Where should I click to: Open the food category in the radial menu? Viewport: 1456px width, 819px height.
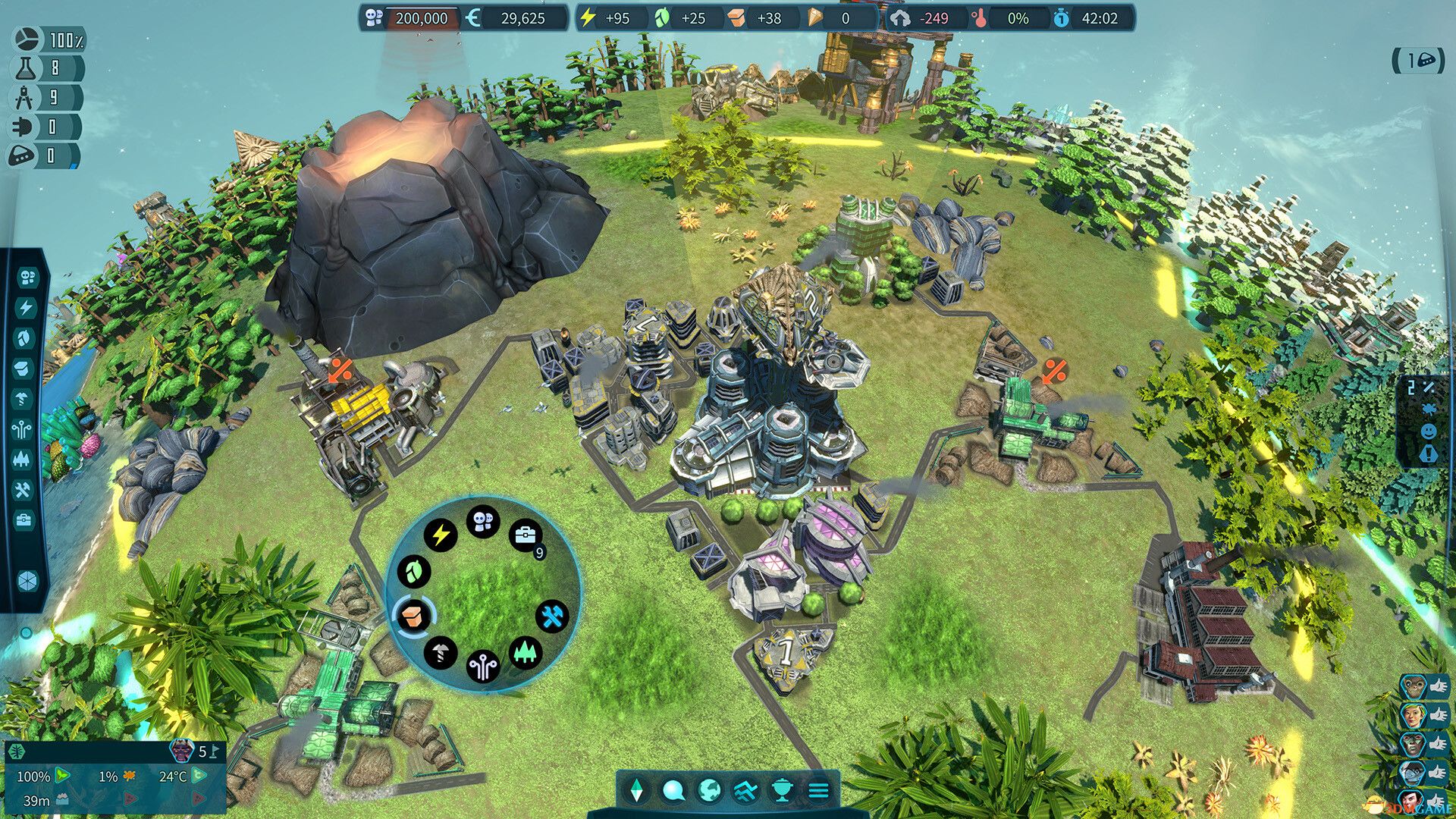tap(413, 572)
